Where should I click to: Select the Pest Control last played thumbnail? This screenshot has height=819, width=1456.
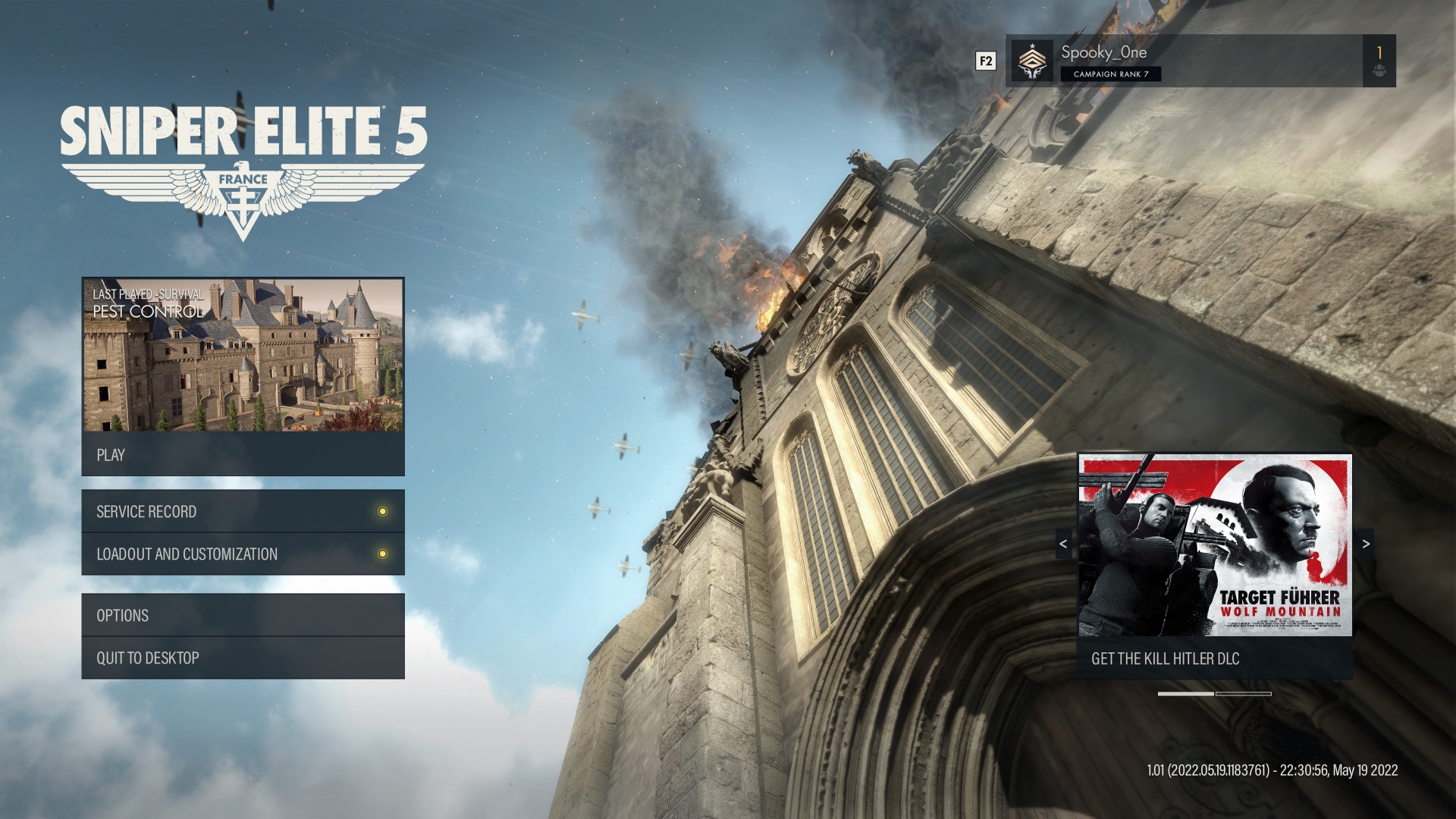coord(243,355)
